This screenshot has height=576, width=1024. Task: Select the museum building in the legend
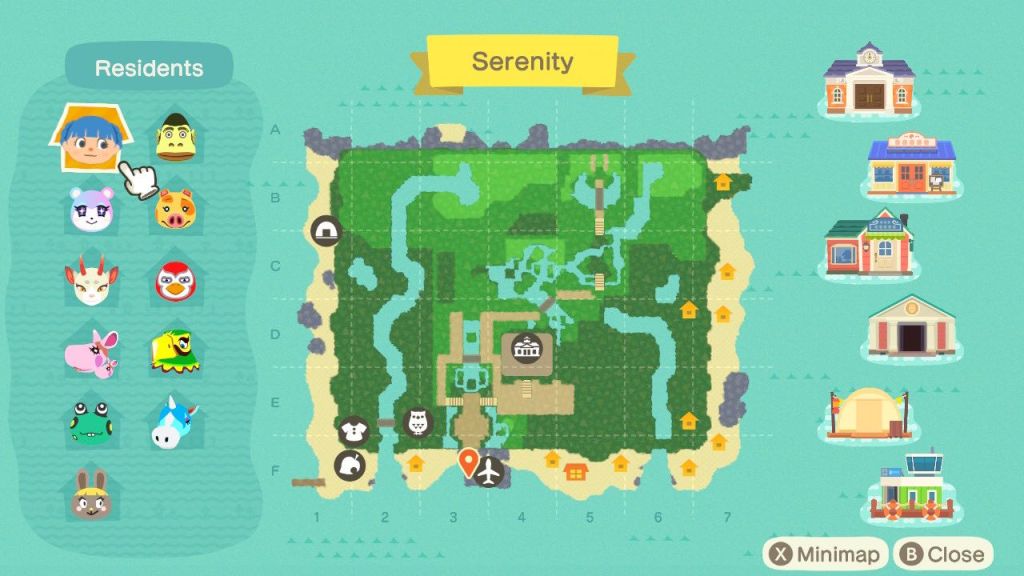coord(910,328)
